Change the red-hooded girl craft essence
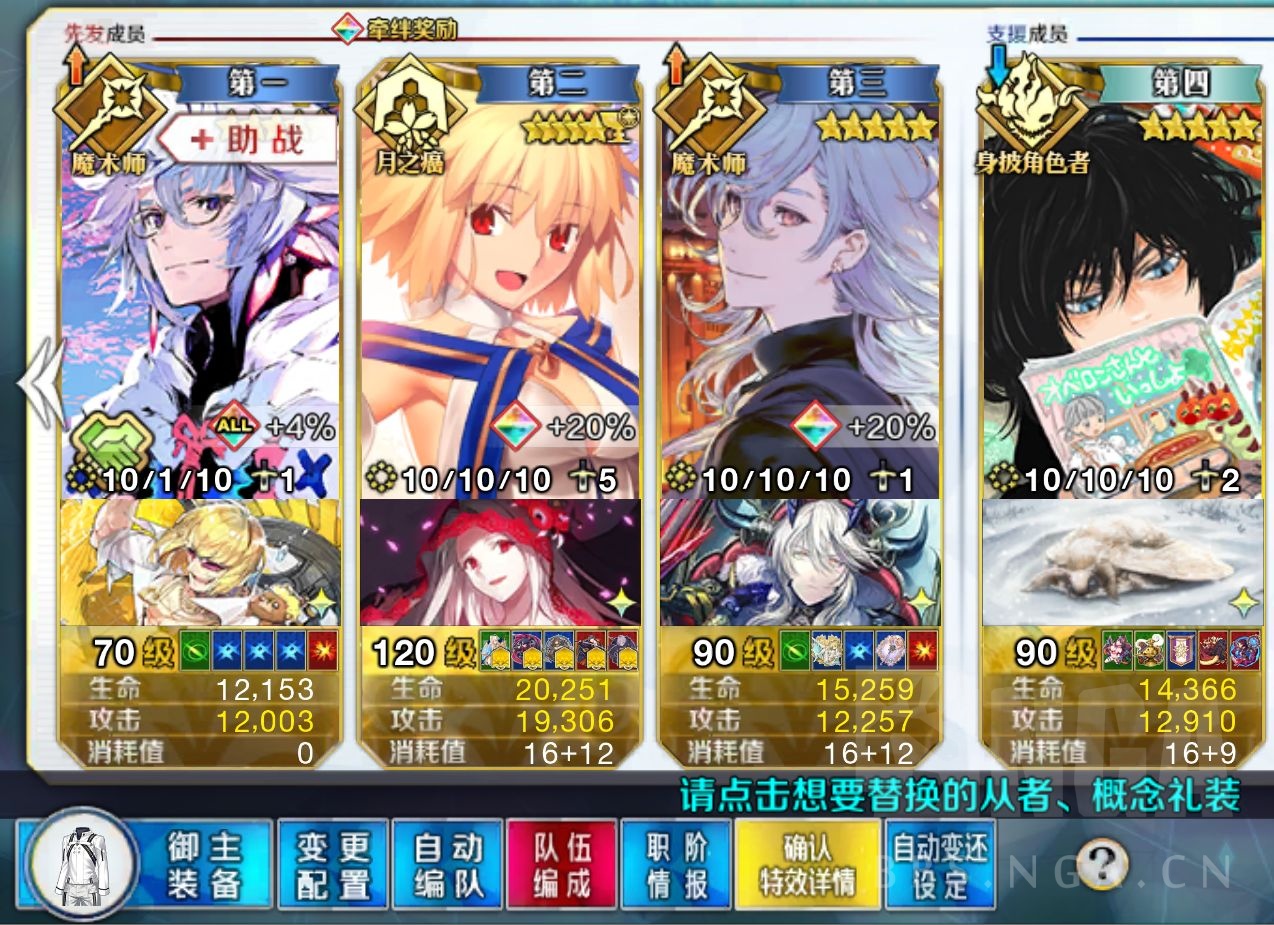Image resolution: width=1274 pixels, height=925 pixels. [498, 562]
